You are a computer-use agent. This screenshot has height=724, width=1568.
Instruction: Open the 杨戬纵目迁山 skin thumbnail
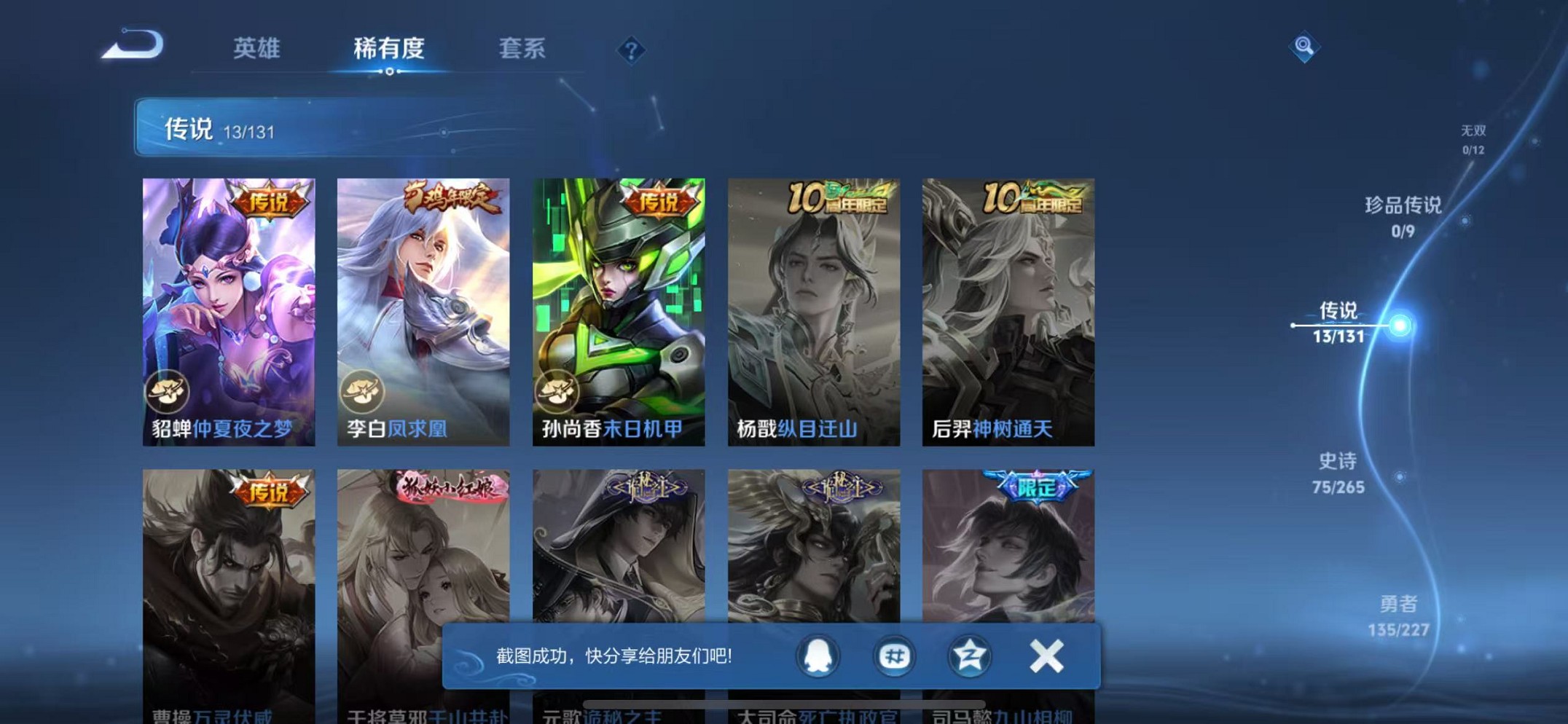814,306
